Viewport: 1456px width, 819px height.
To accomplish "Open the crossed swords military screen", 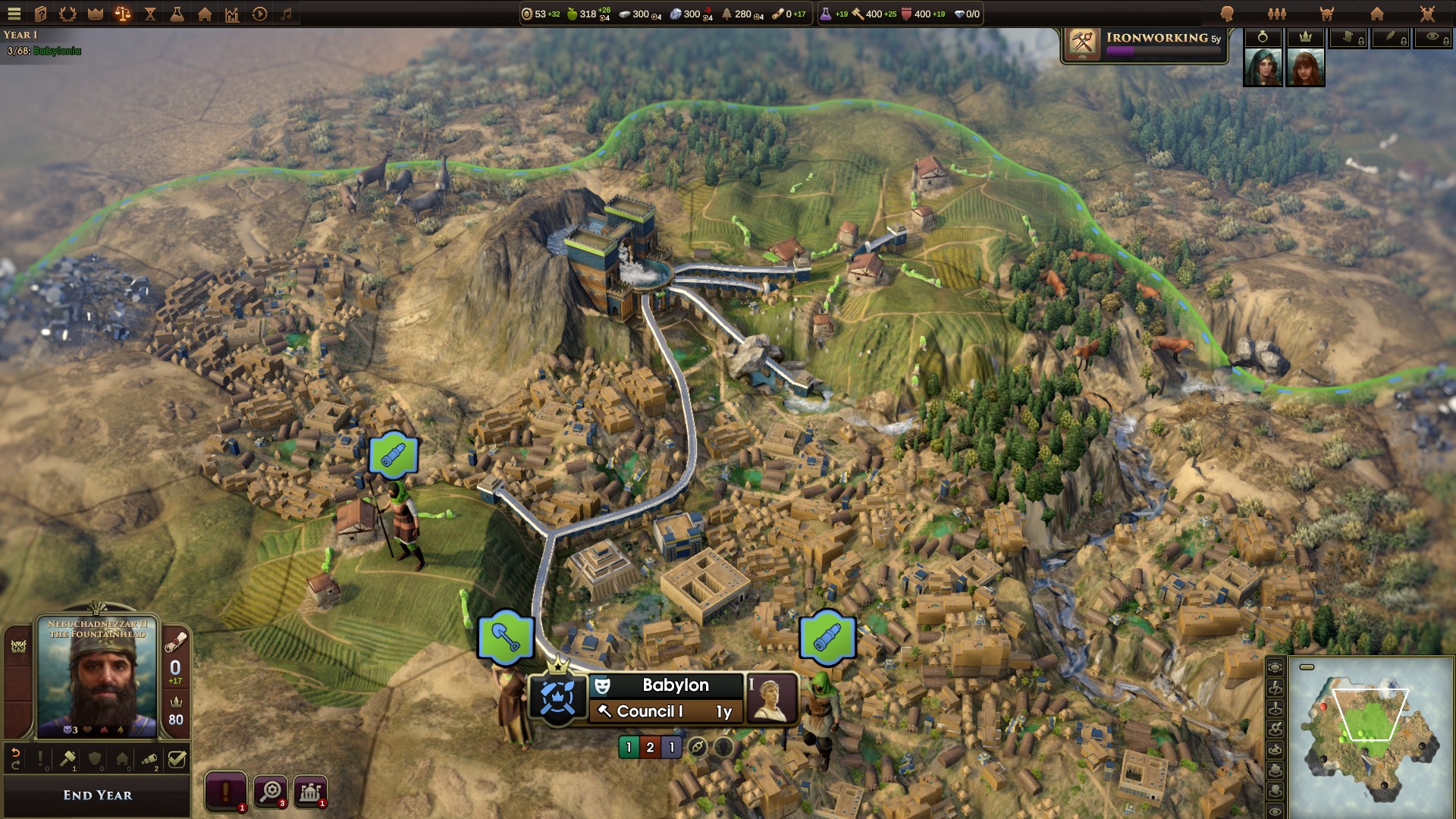I will tap(1427, 14).
